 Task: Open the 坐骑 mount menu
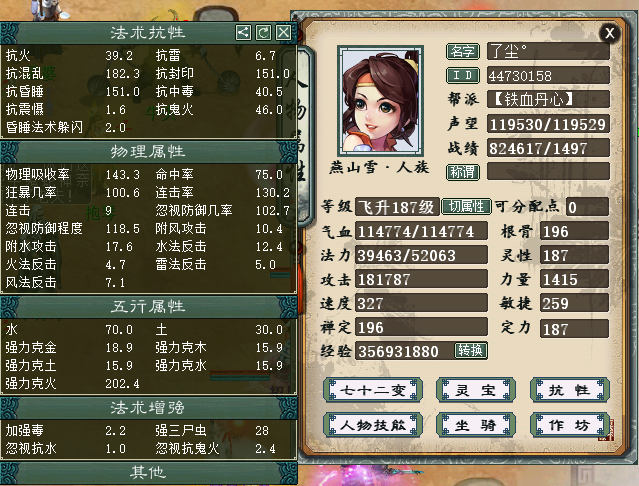coord(468,425)
